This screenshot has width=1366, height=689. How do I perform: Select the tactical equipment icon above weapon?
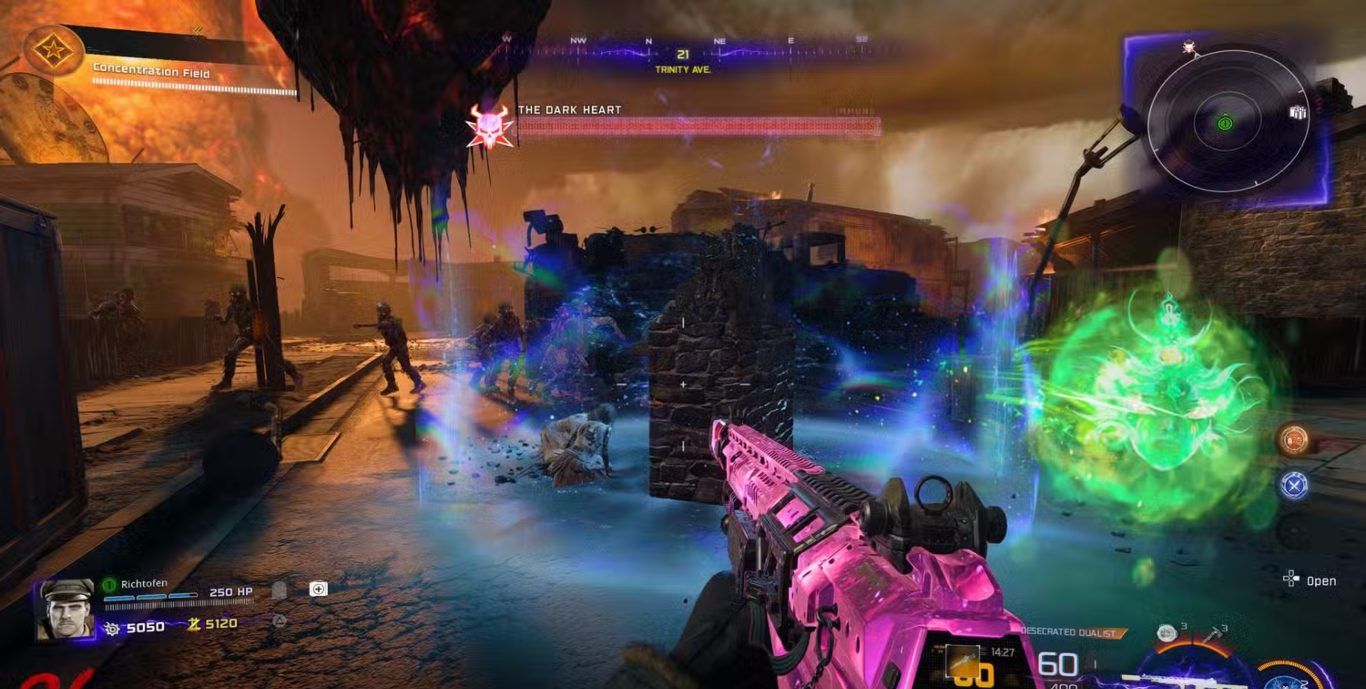pos(1165,632)
